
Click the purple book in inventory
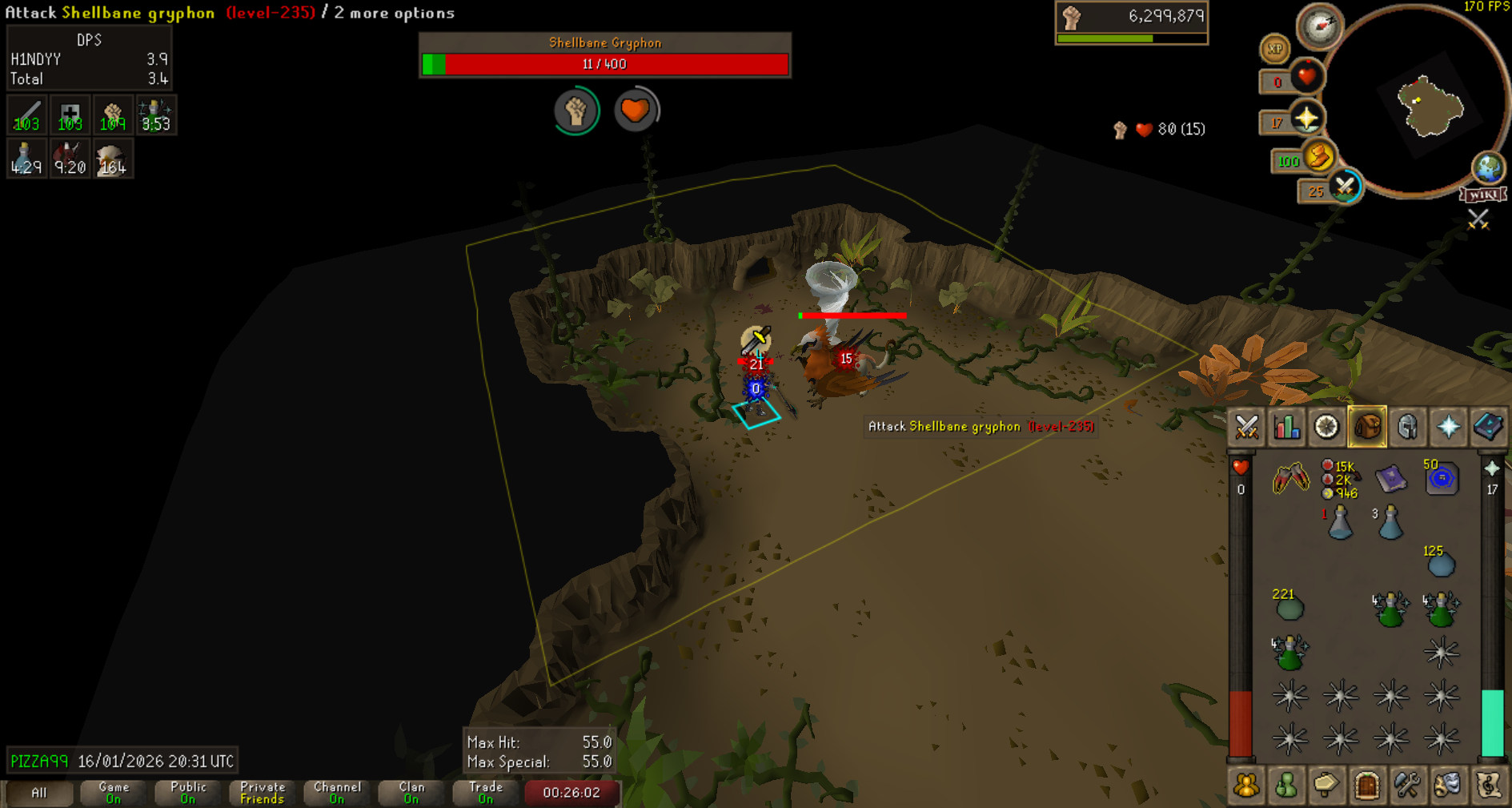click(x=1391, y=479)
